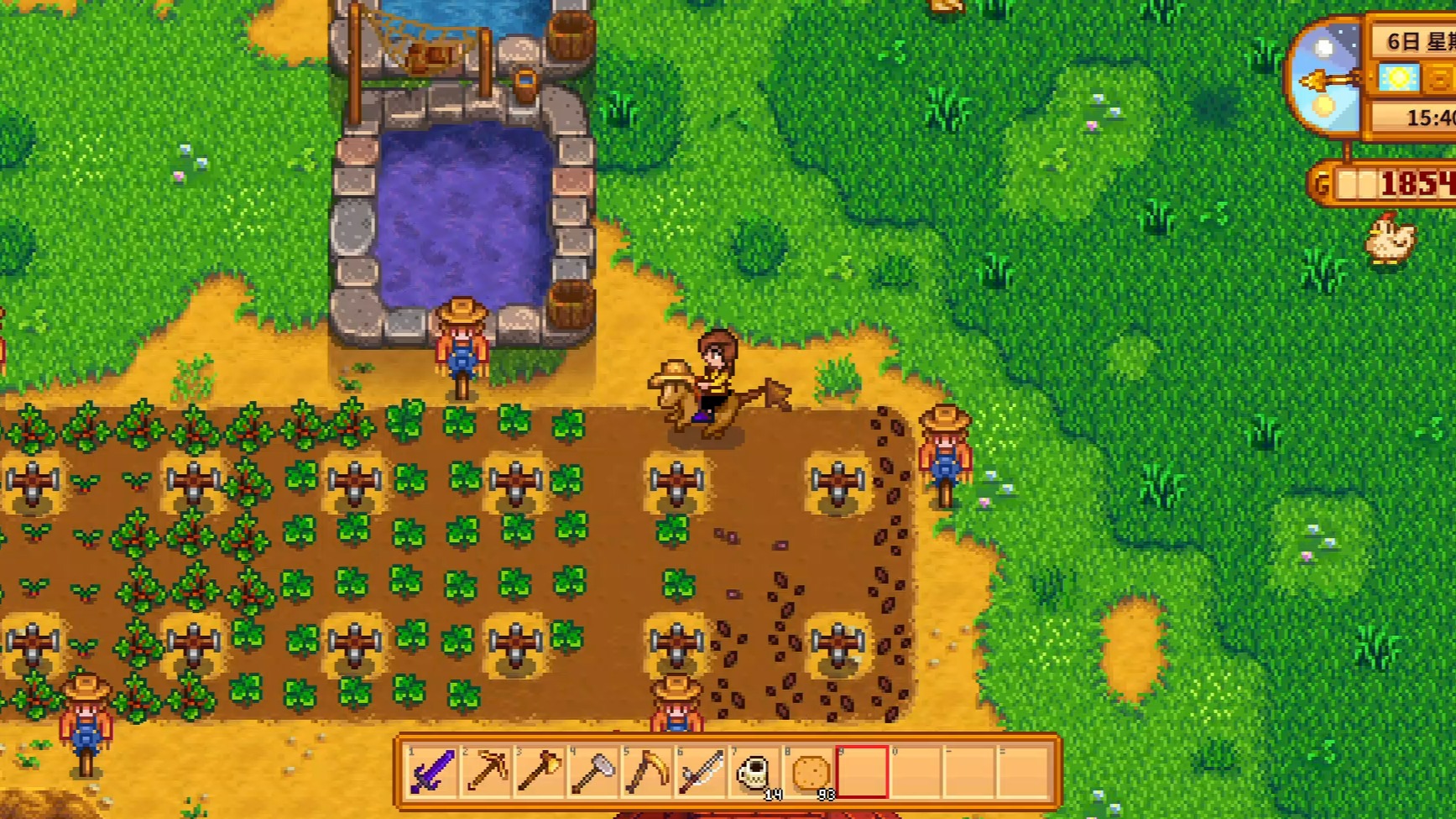Equip the gold pickaxe slot

click(x=486, y=771)
